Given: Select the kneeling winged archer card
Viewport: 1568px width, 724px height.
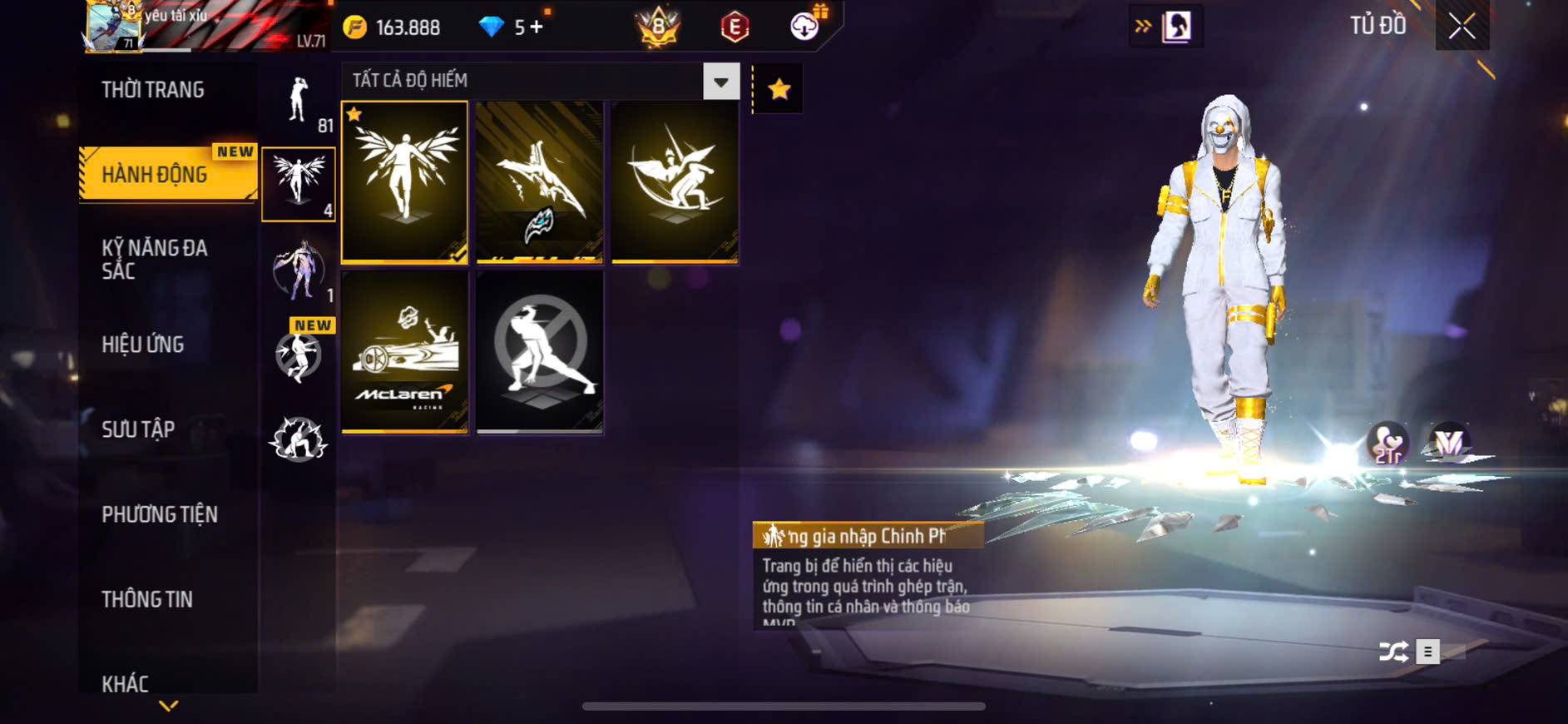Looking at the screenshot, I should (x=675, y=181).
